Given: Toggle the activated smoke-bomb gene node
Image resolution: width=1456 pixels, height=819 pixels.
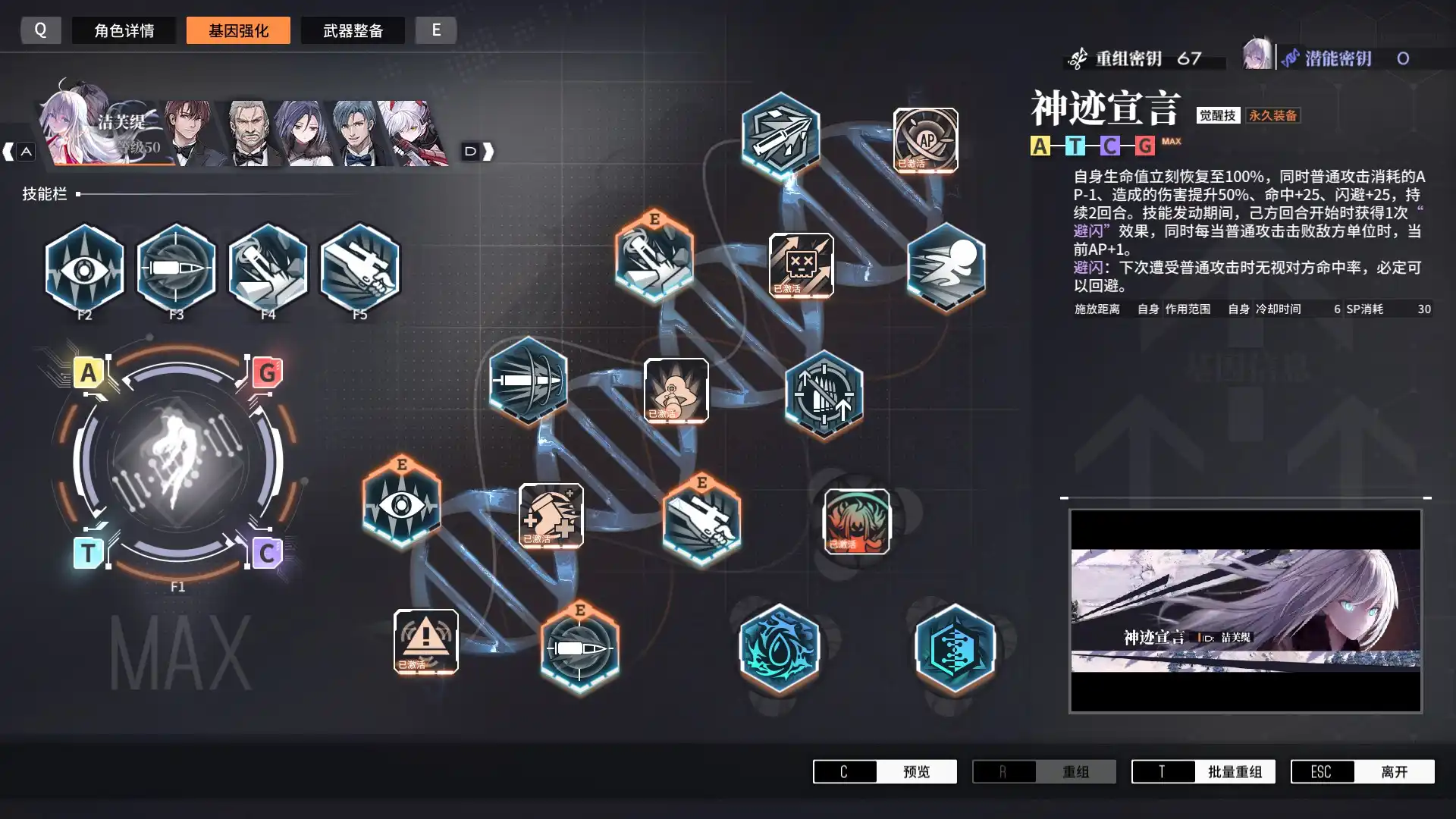Looking at the screenshot, I should (676, 391).
